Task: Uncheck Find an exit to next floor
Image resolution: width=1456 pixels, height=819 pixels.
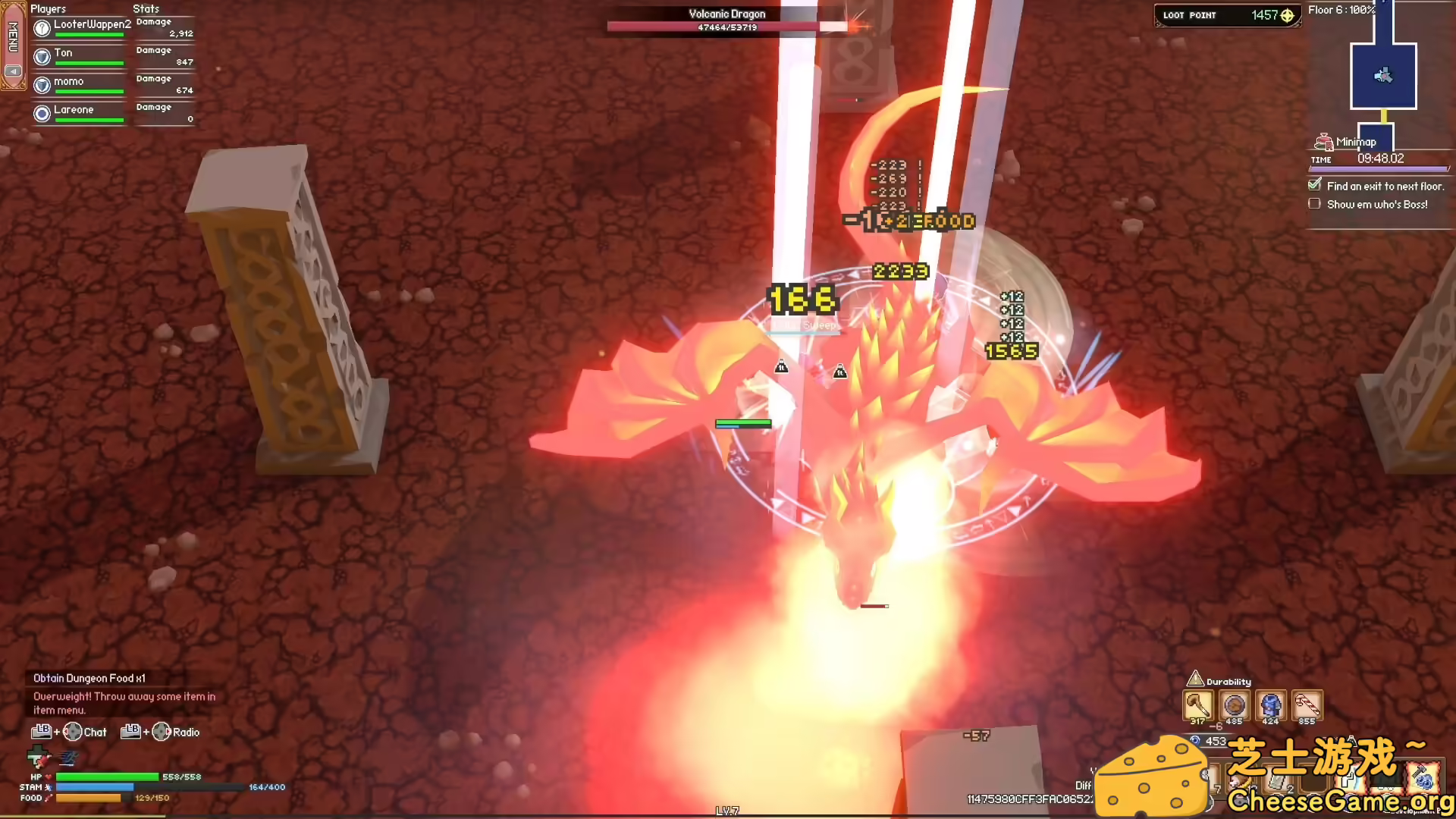Action: (x=1314, y=184)
